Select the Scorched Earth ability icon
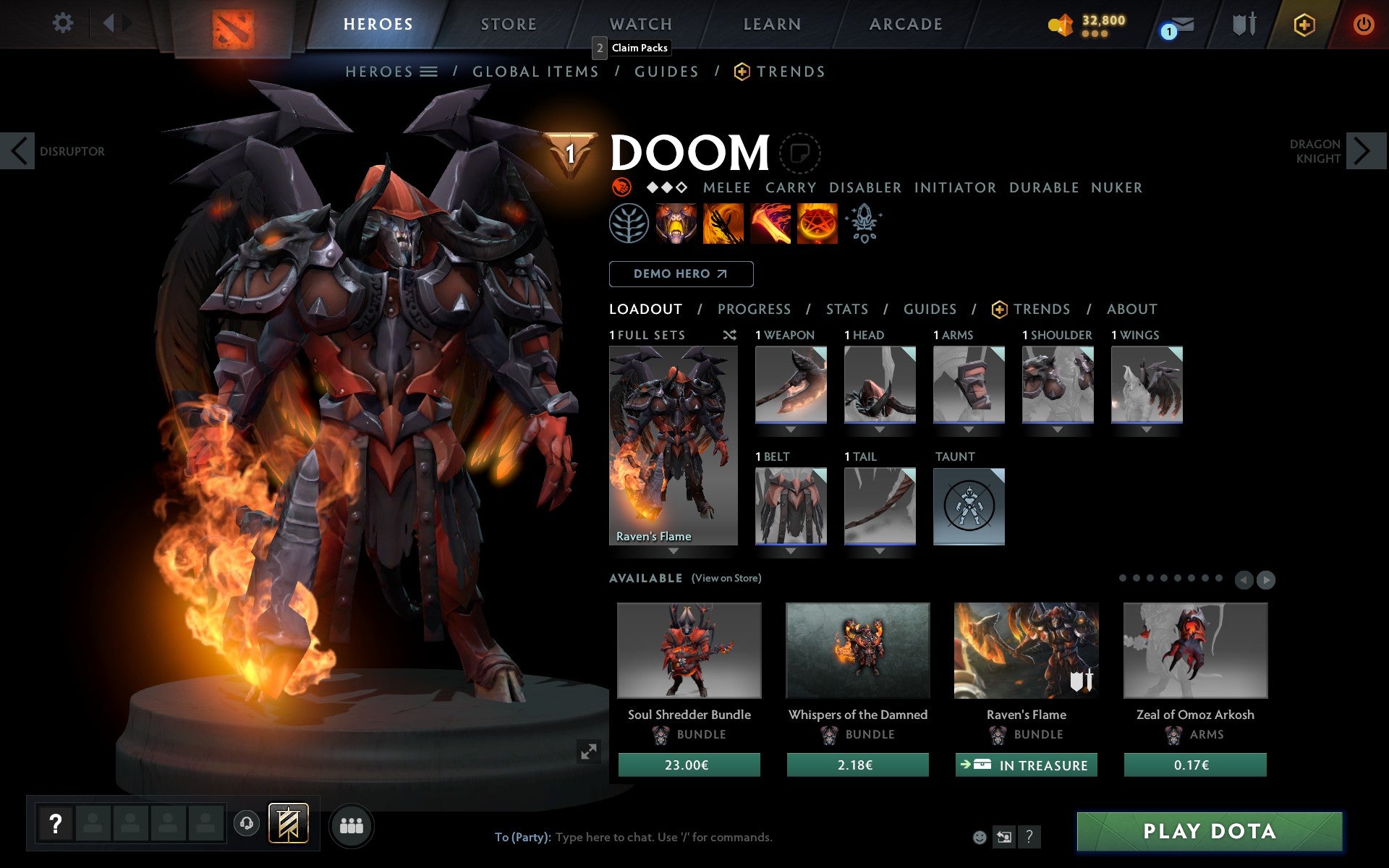This screenshot has height=868, width=1389. pyautogui.click(x=723, y=224)
